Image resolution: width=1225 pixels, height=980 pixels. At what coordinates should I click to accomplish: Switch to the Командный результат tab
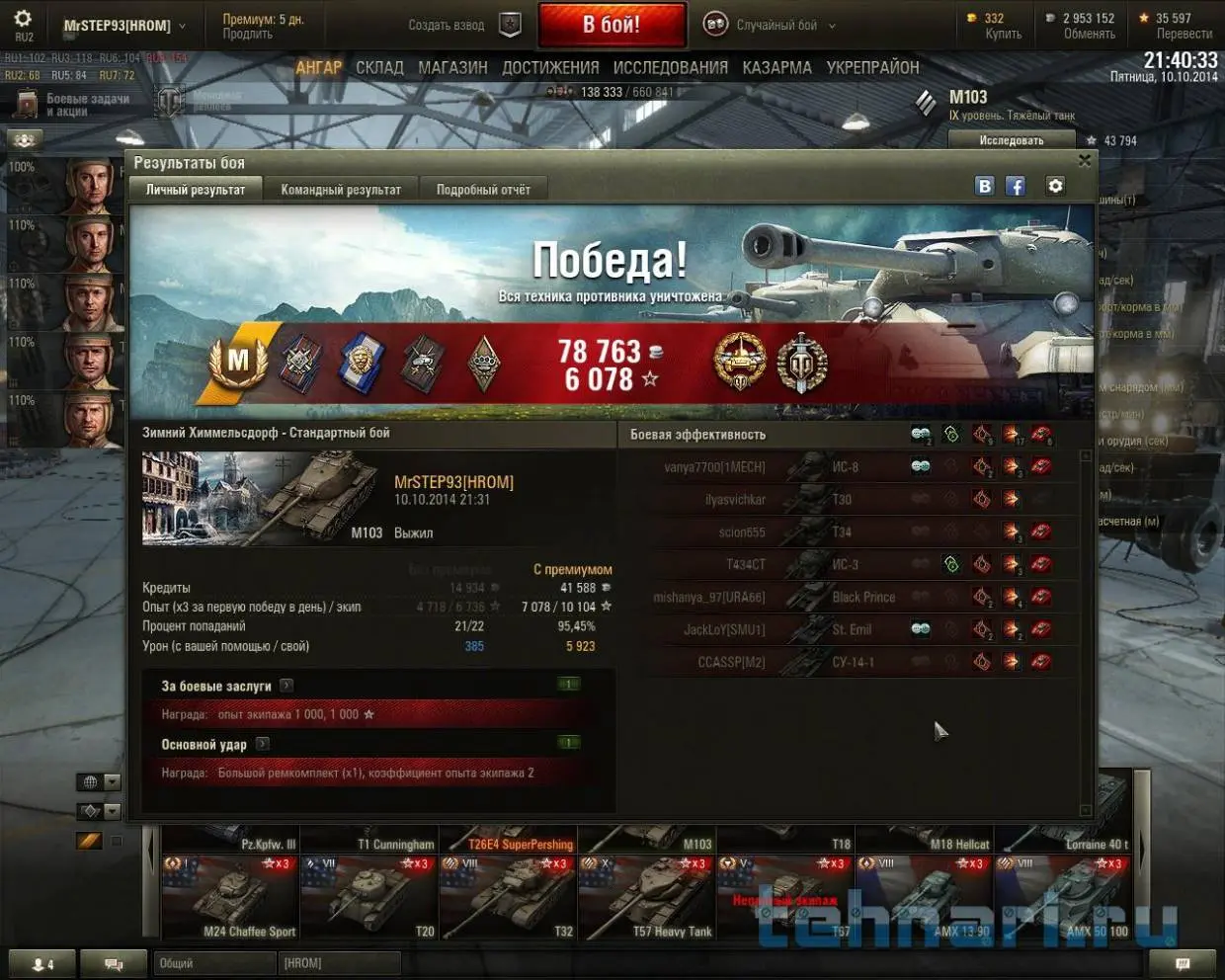point(341,190)
